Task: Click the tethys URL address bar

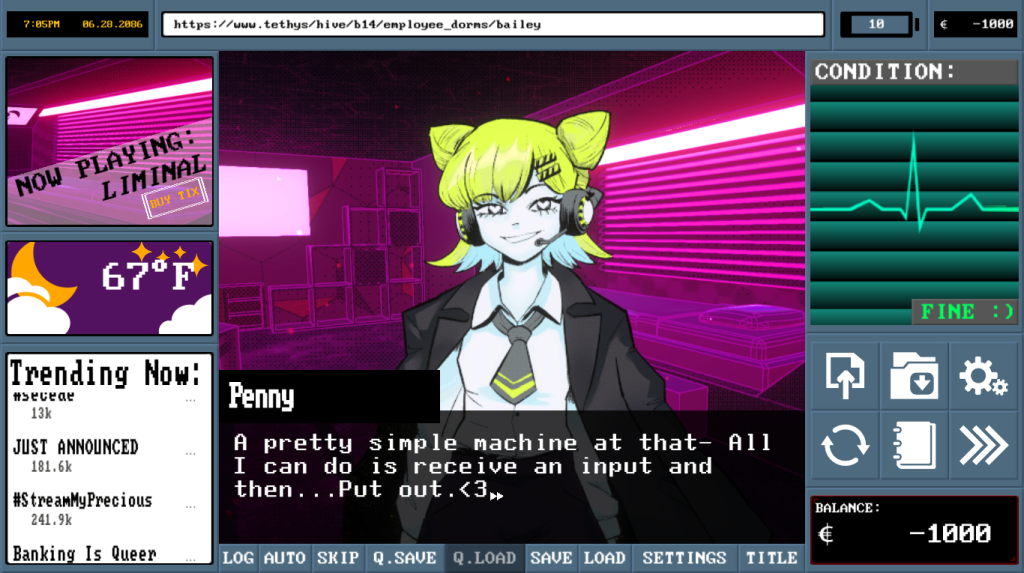Action: (493, 24)
